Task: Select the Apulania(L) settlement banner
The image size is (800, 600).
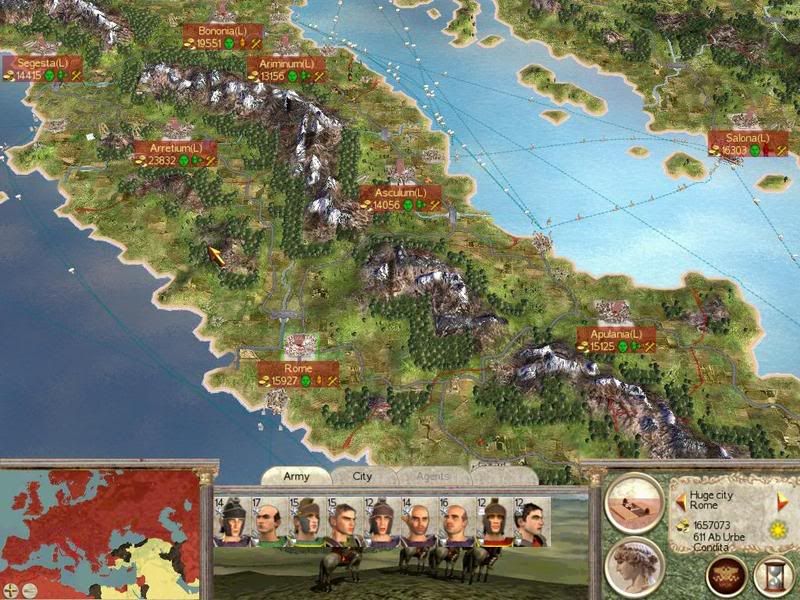Action: click(x=615, y=340)
